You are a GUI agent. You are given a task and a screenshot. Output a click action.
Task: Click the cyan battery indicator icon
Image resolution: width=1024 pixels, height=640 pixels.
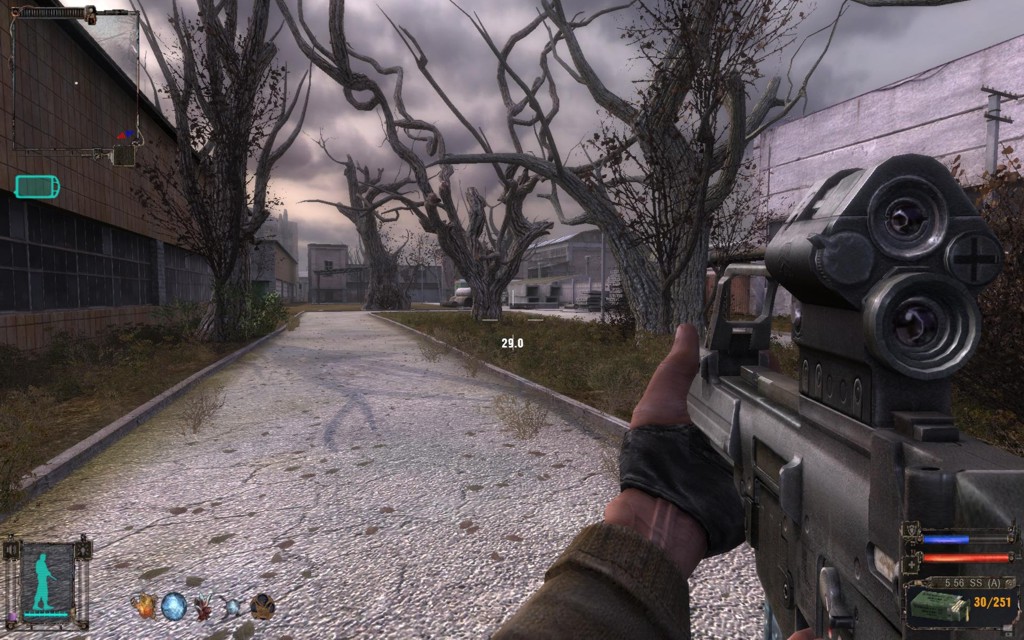37,187
